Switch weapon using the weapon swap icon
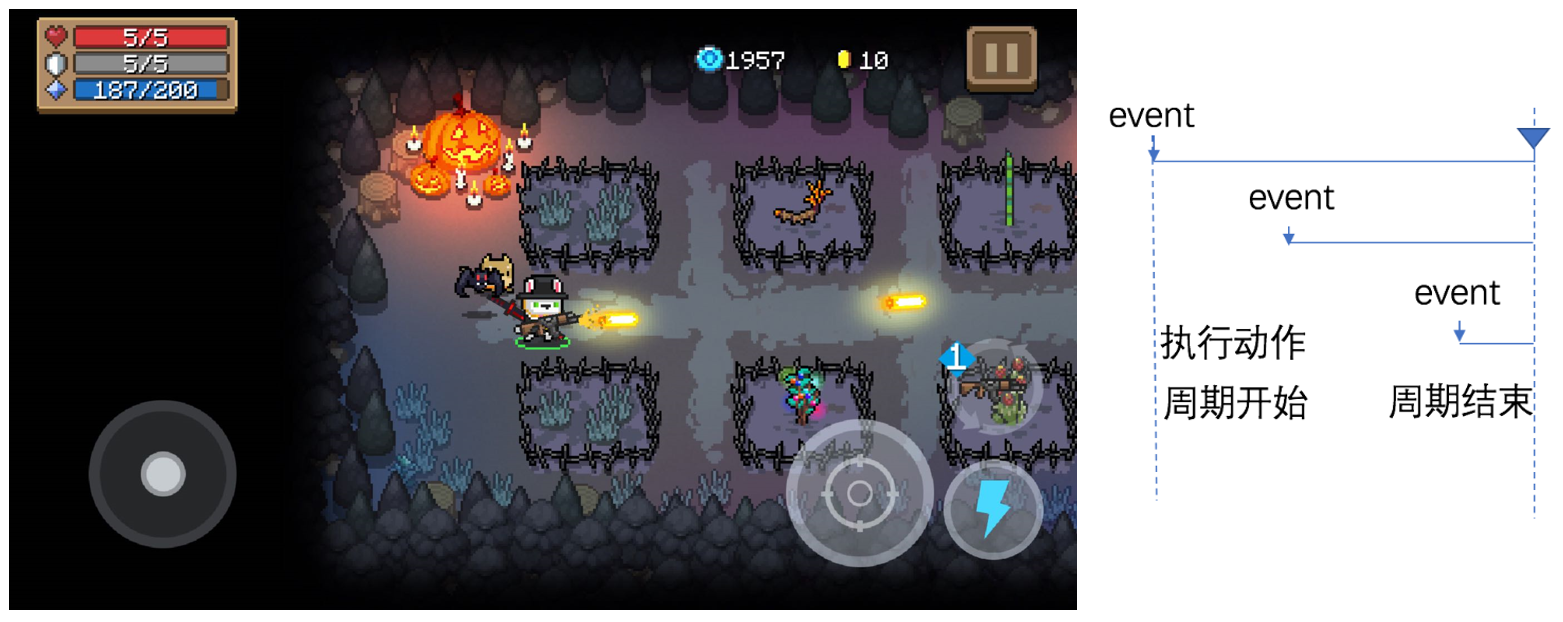 coord(993,388)
